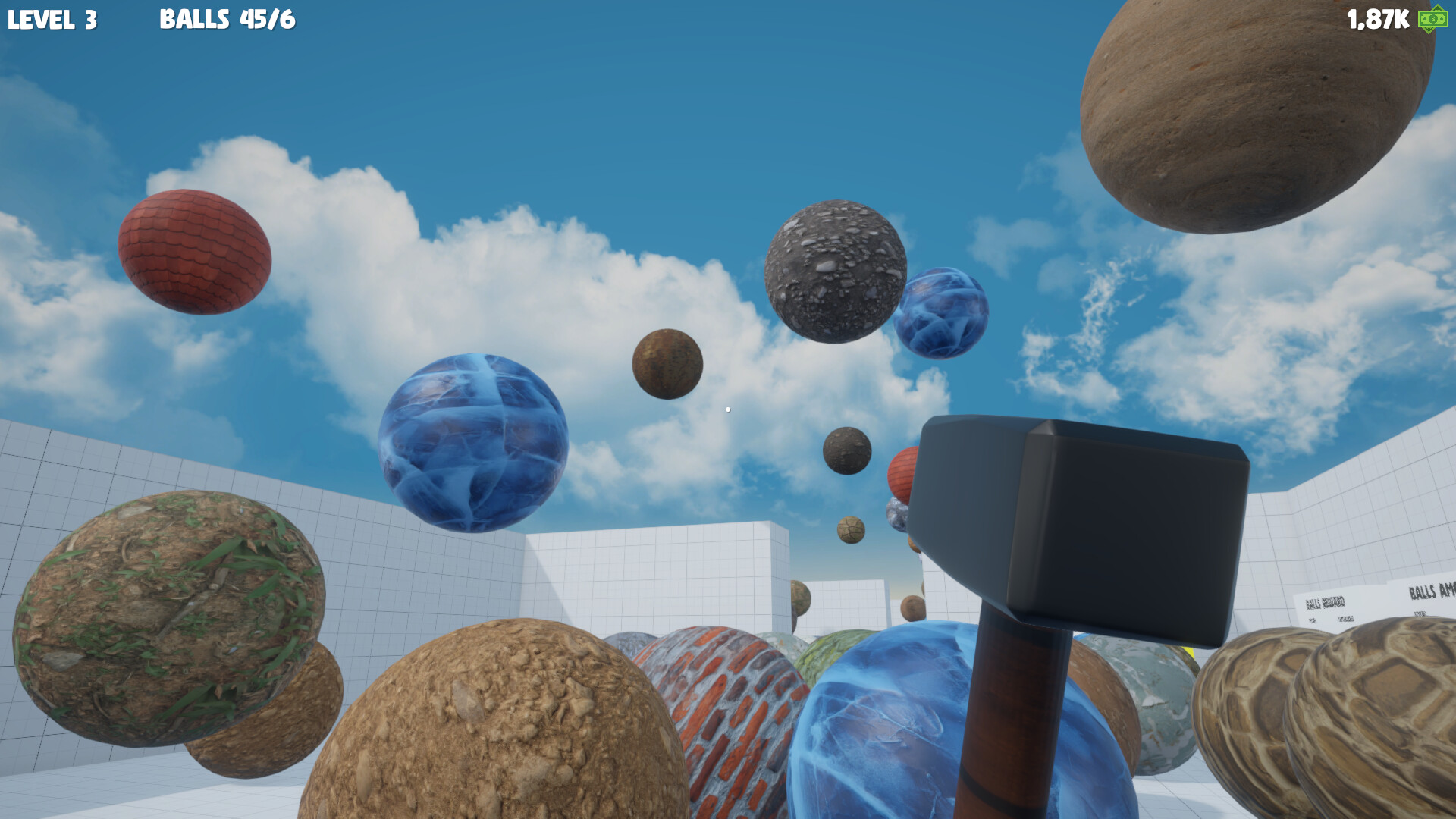Viewport: 1456px width, 819px height.
Task: Click the BALLS 45/6 counter
Action: tap(225, 20)
